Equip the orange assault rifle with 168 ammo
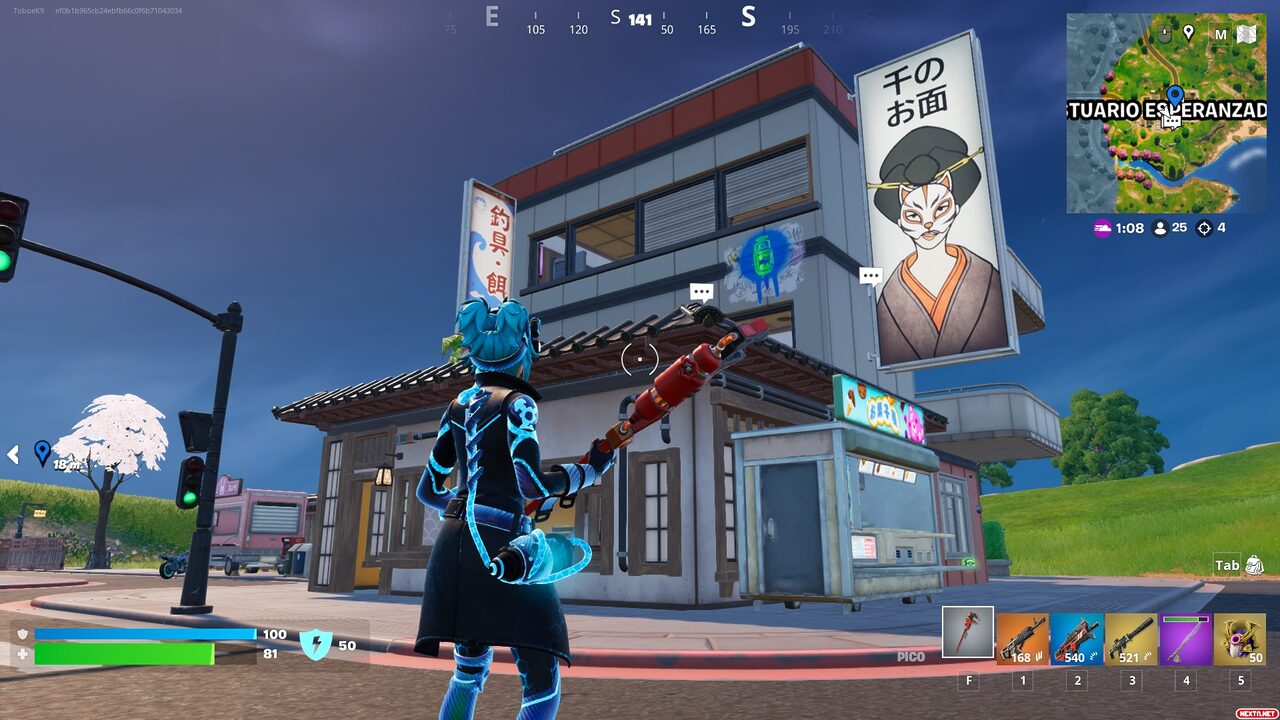The height and width of the screenshot is (720, 1280). click(1022, 639)
